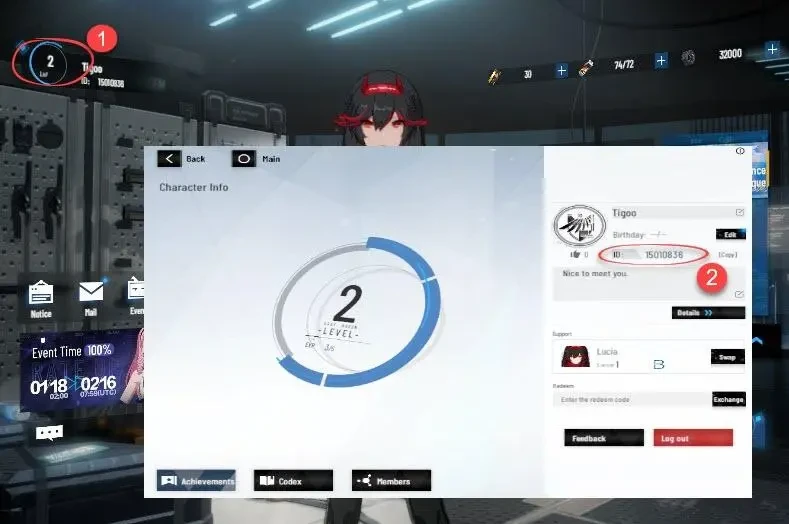Open the Feedback form

(604, 438)
